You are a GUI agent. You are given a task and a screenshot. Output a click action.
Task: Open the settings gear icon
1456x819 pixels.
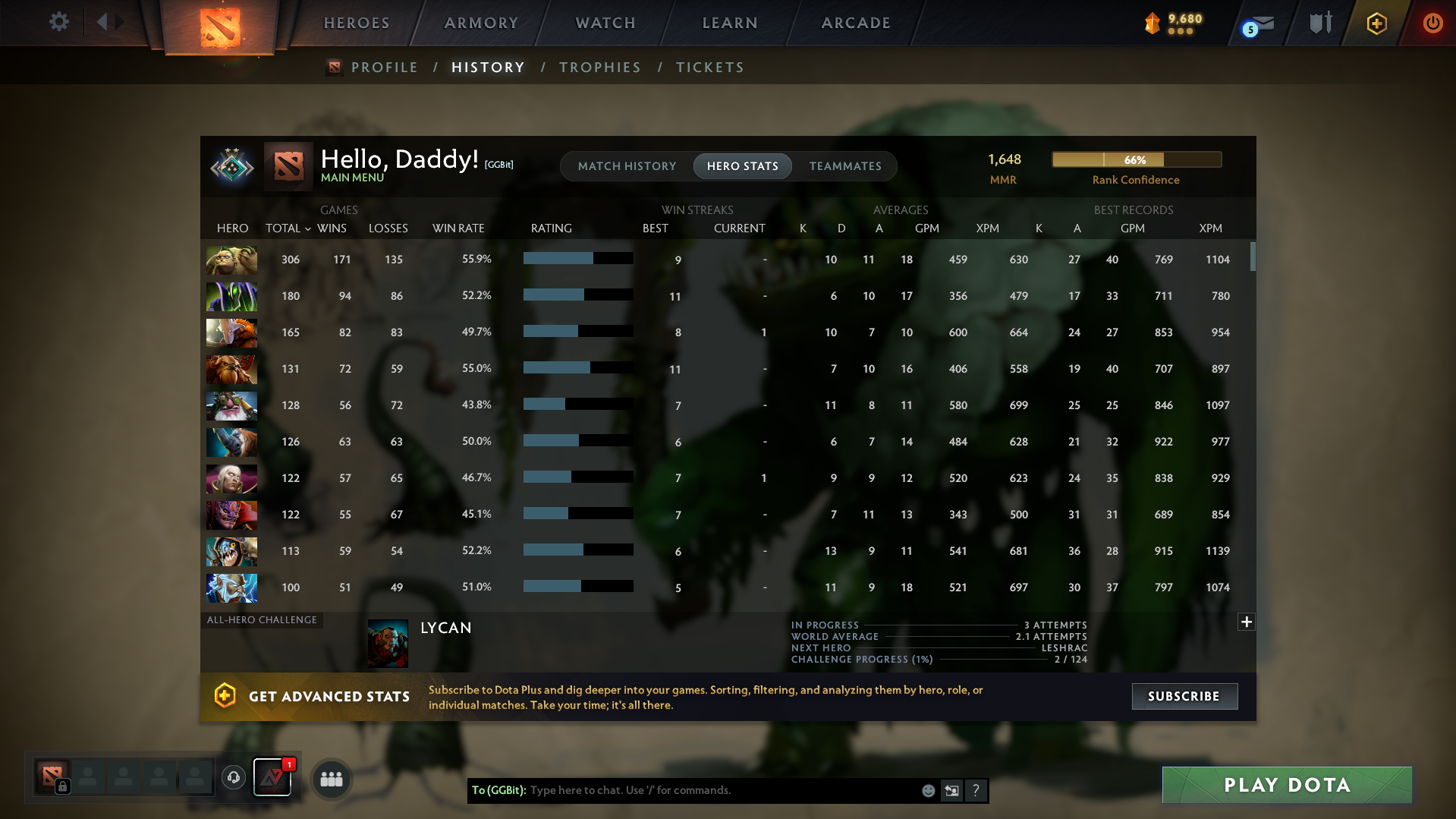(58, 22)
